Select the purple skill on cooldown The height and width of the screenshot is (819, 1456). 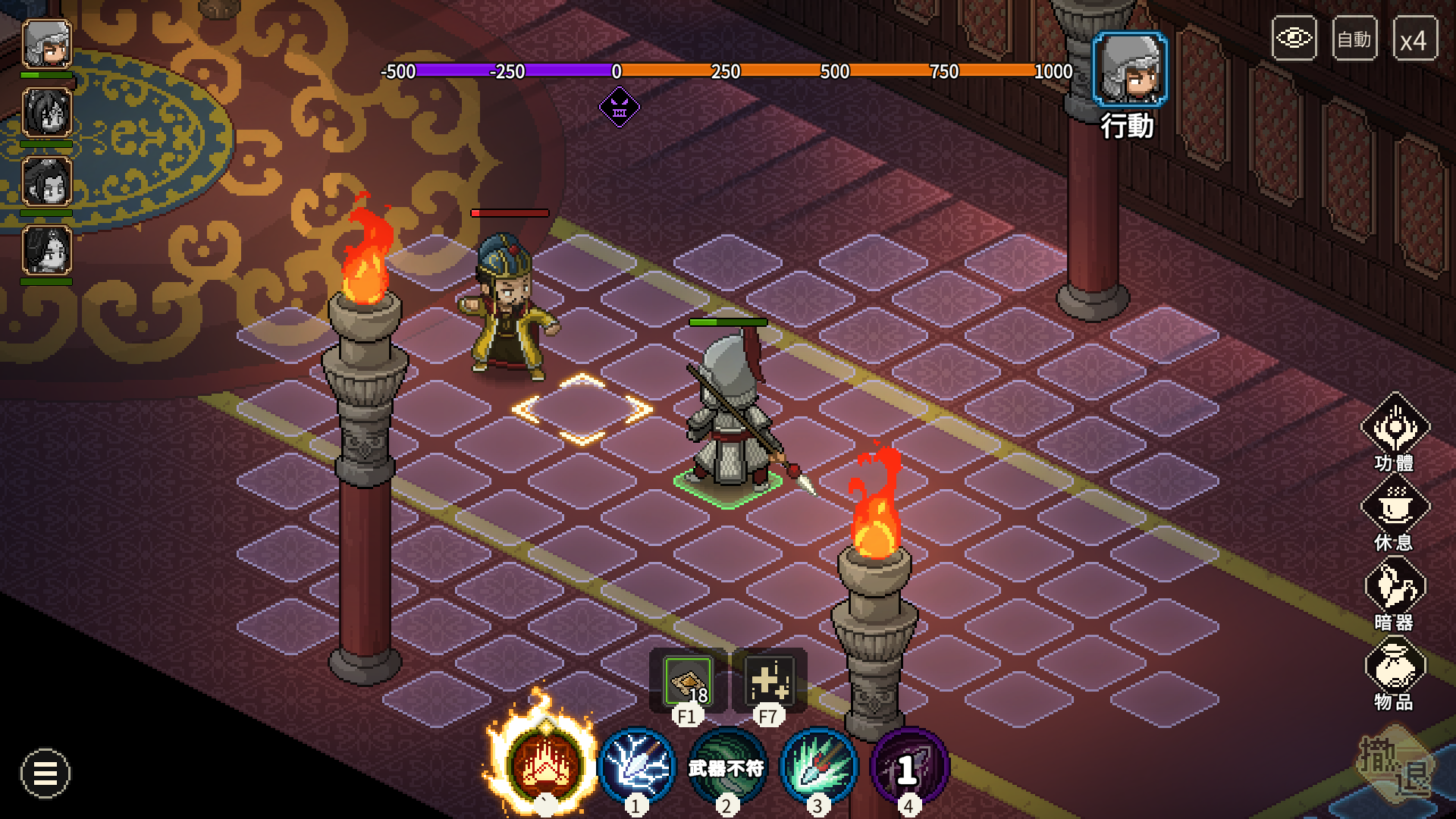tap(908, 767)
